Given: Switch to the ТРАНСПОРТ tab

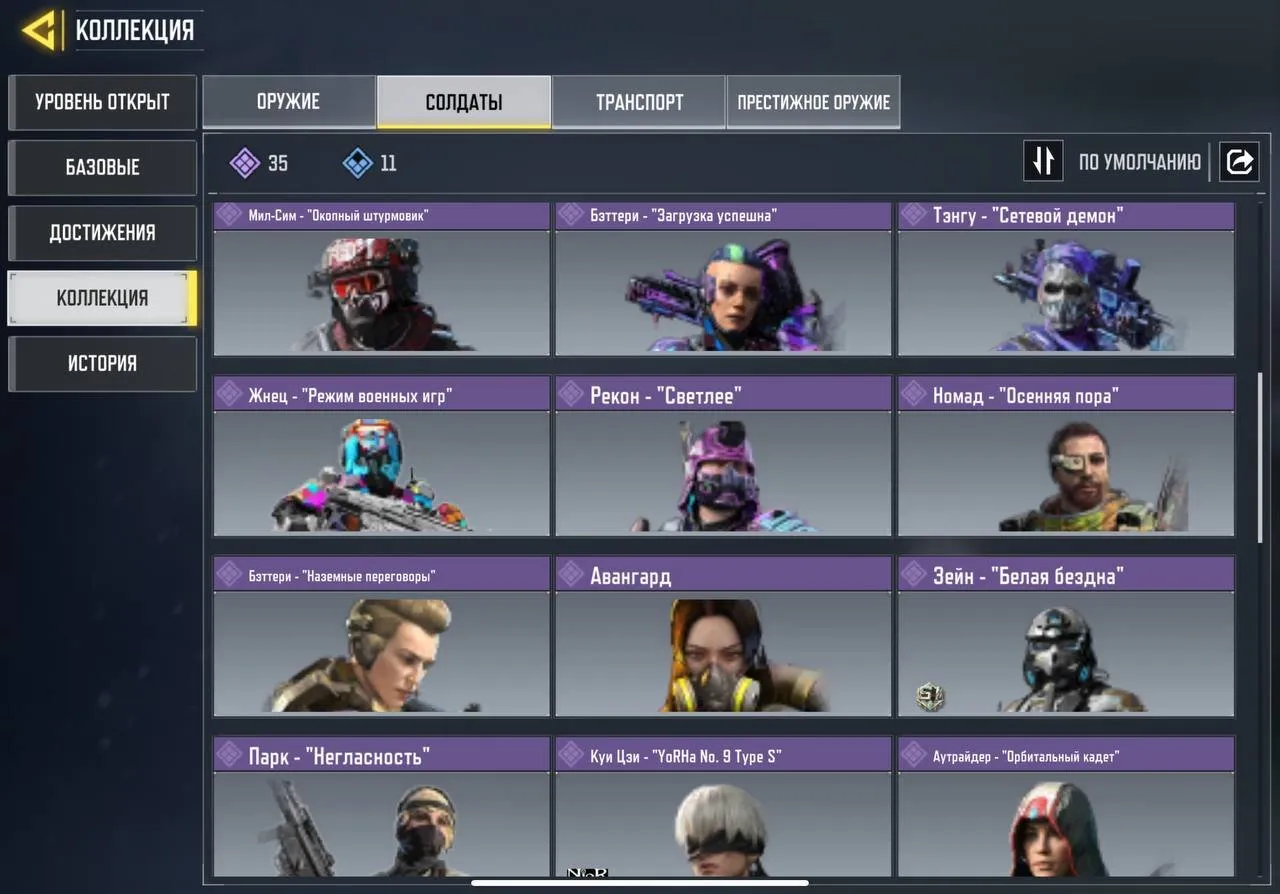Looking at the screenshot, I should point(639,101).
